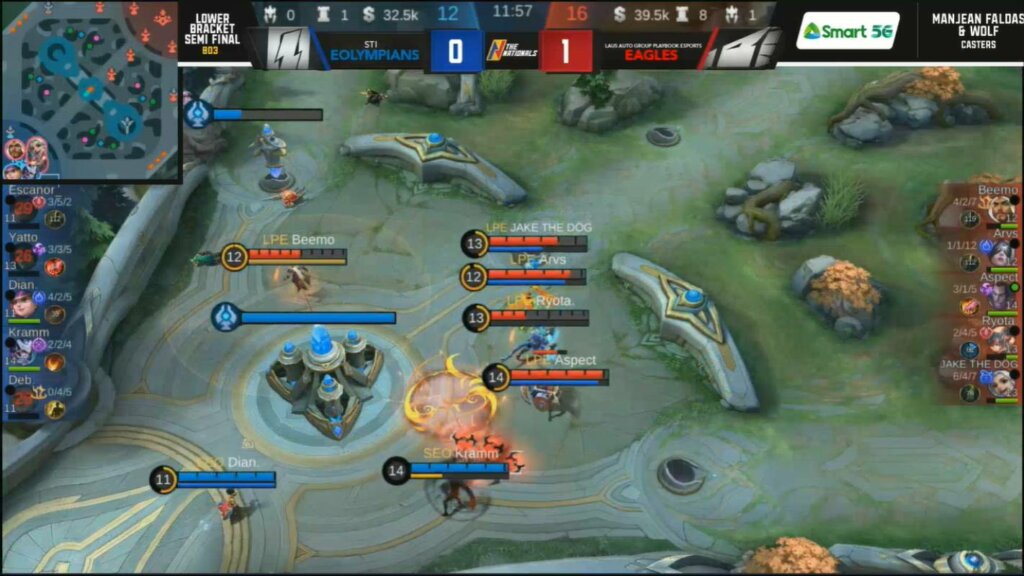Select Beemo's hero portrait
1024x576 pixels.
pos(1001,210)
